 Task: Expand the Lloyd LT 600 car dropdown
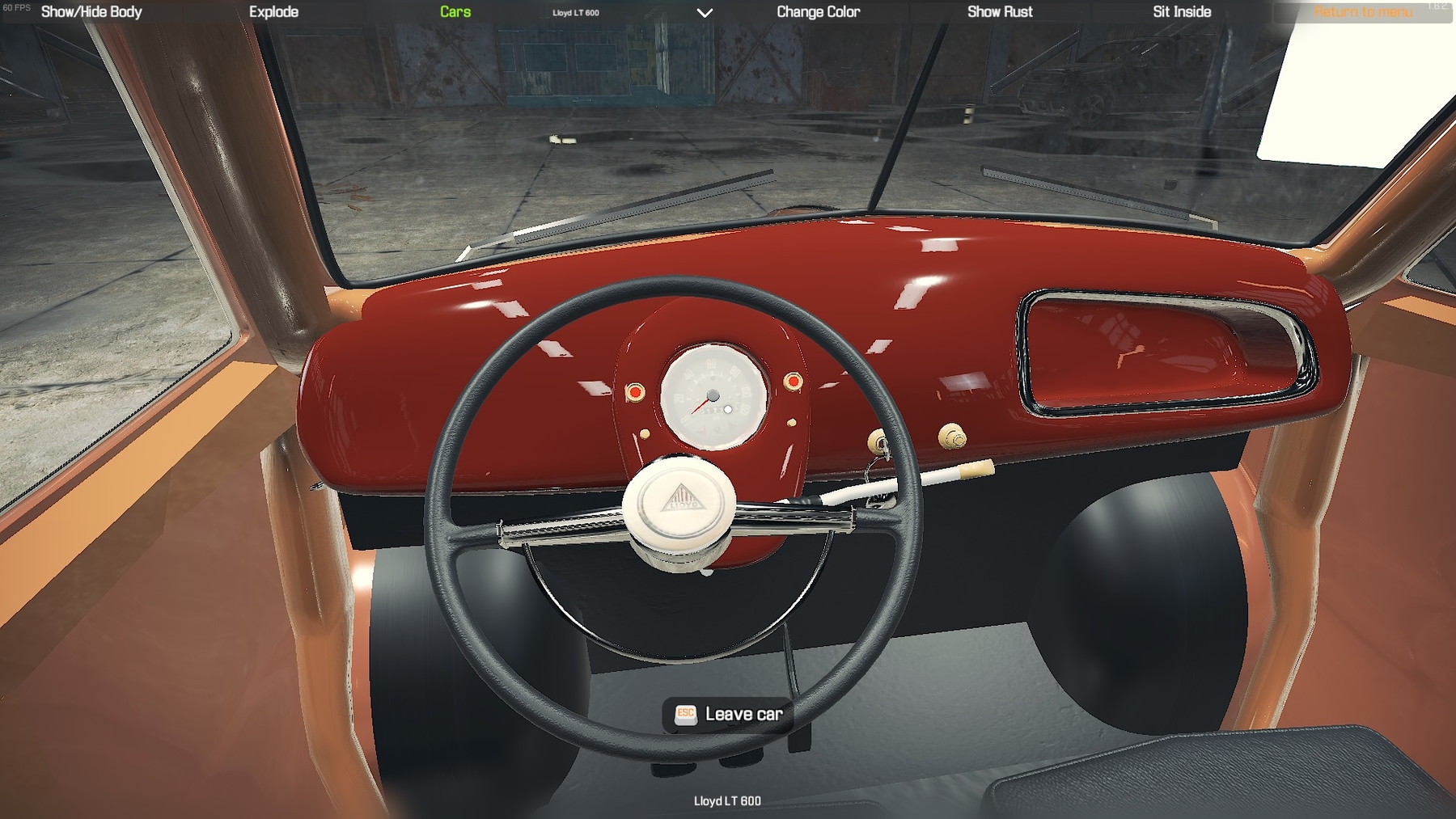click(705, 13)
